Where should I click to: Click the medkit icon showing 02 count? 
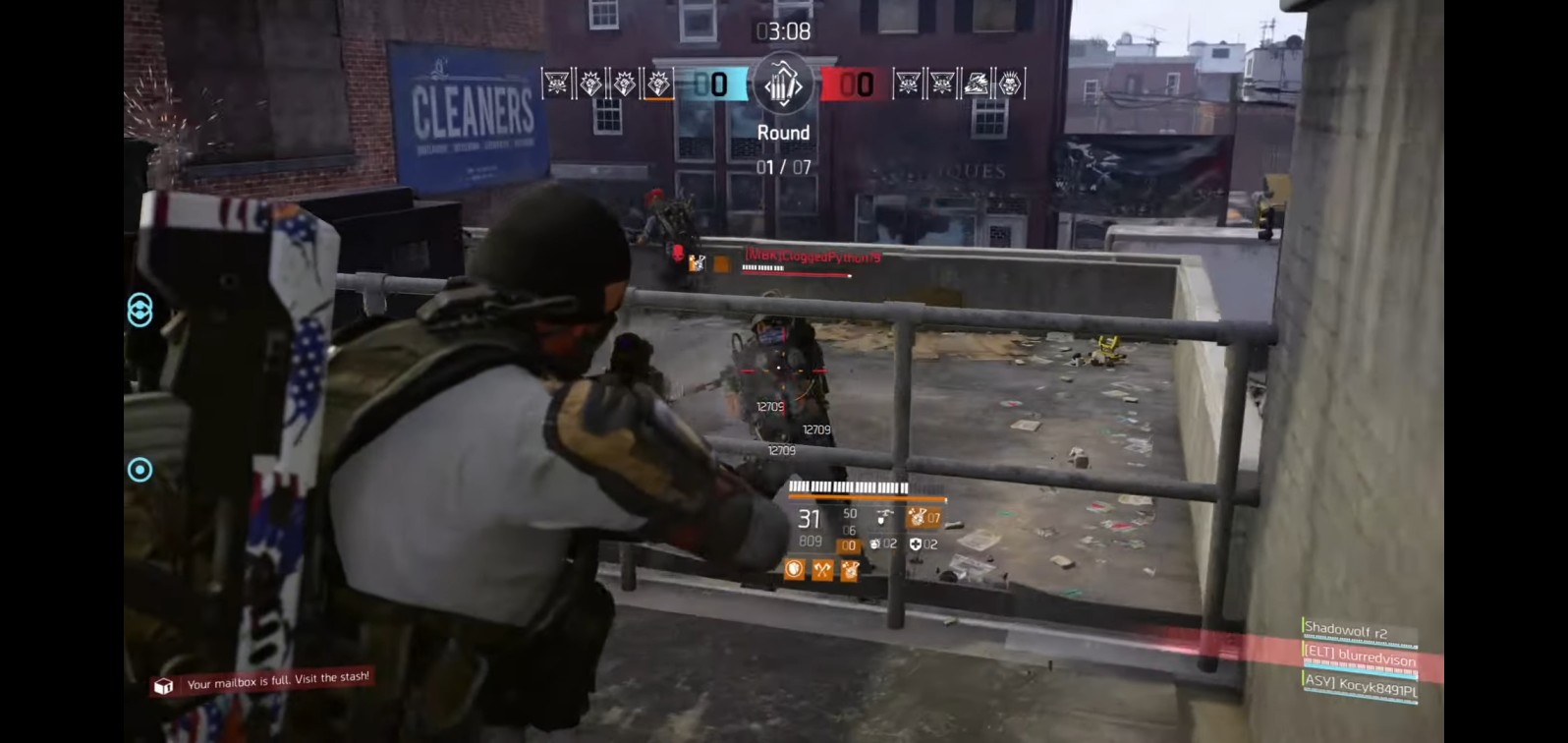(916, 543)
